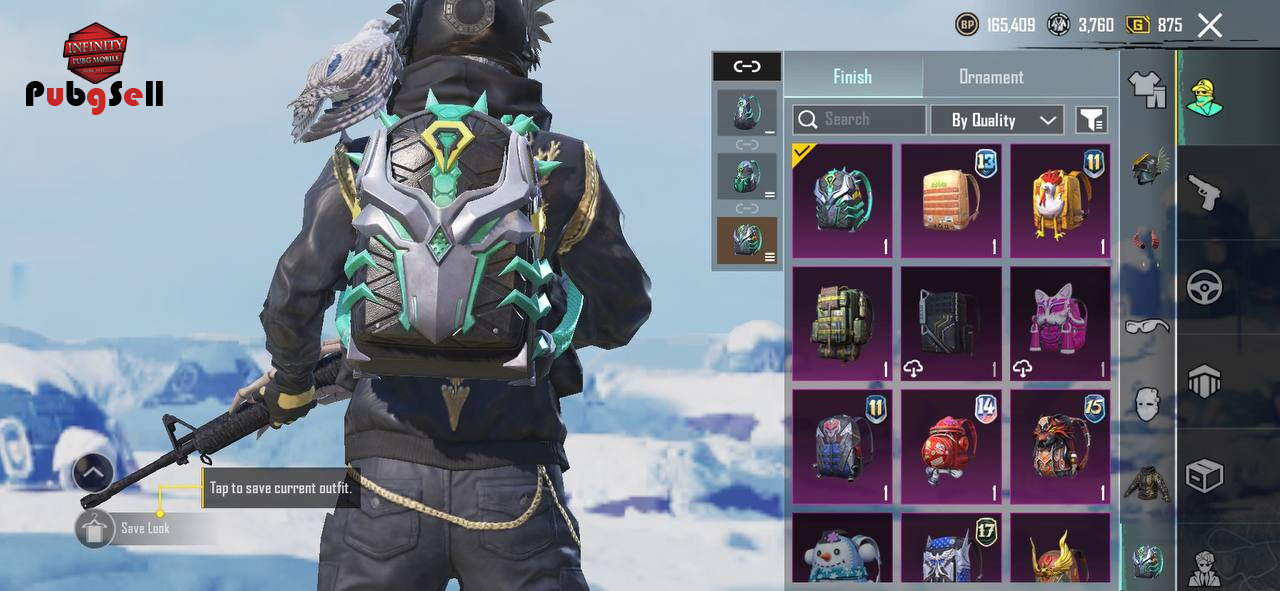Select the Finish tab

click(852, 77)
